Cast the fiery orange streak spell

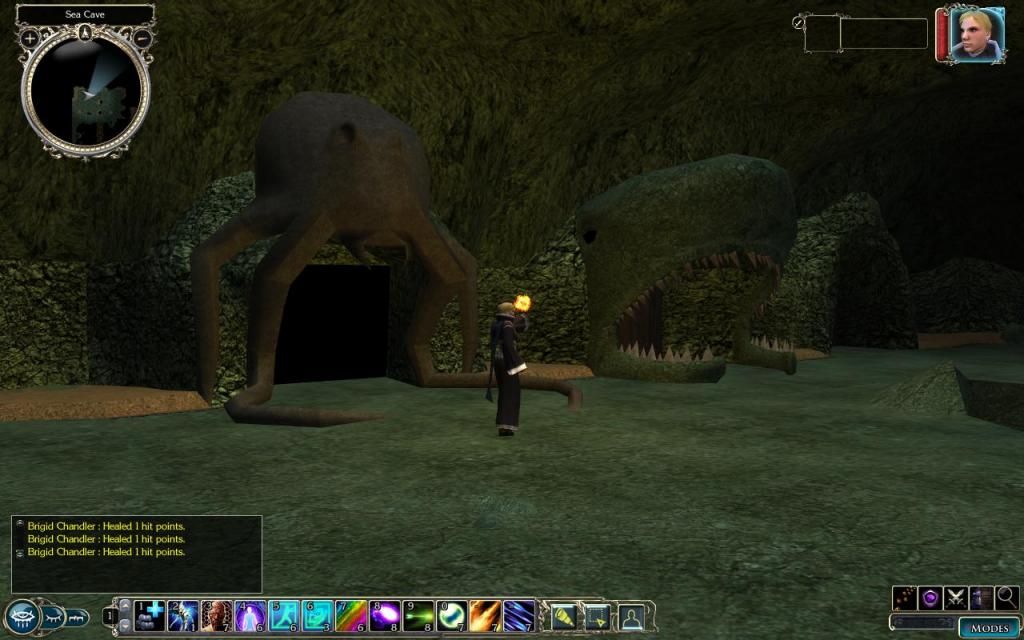point(485,615)
